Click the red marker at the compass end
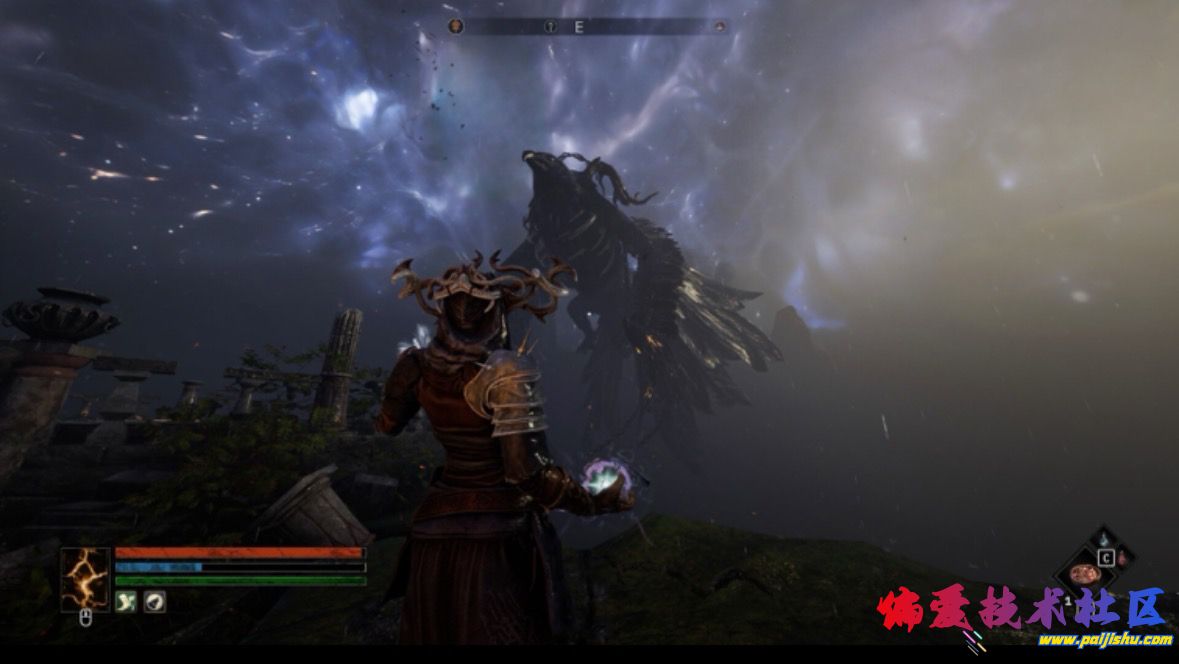Image resolution: width=1179 pixels, height=664 pixels. tap(719, 27)
